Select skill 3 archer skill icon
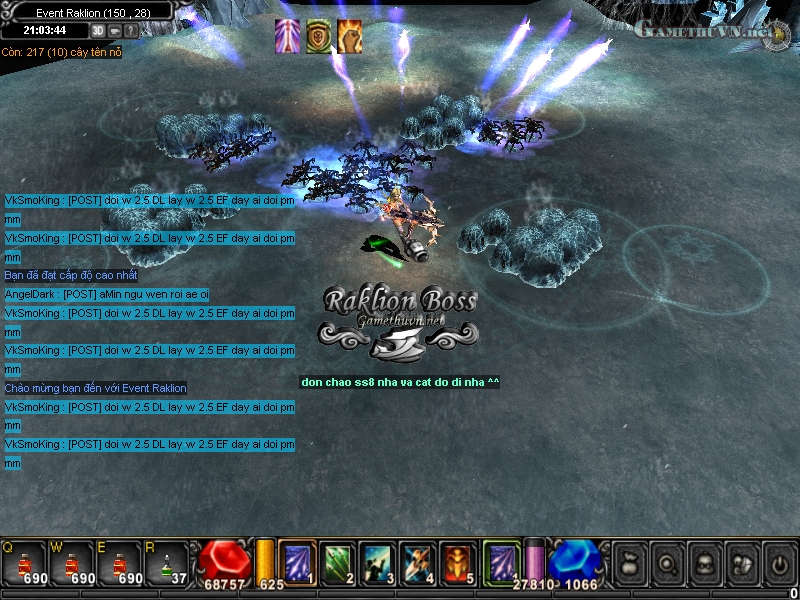800x600 pixels. (x=378, y=561)
